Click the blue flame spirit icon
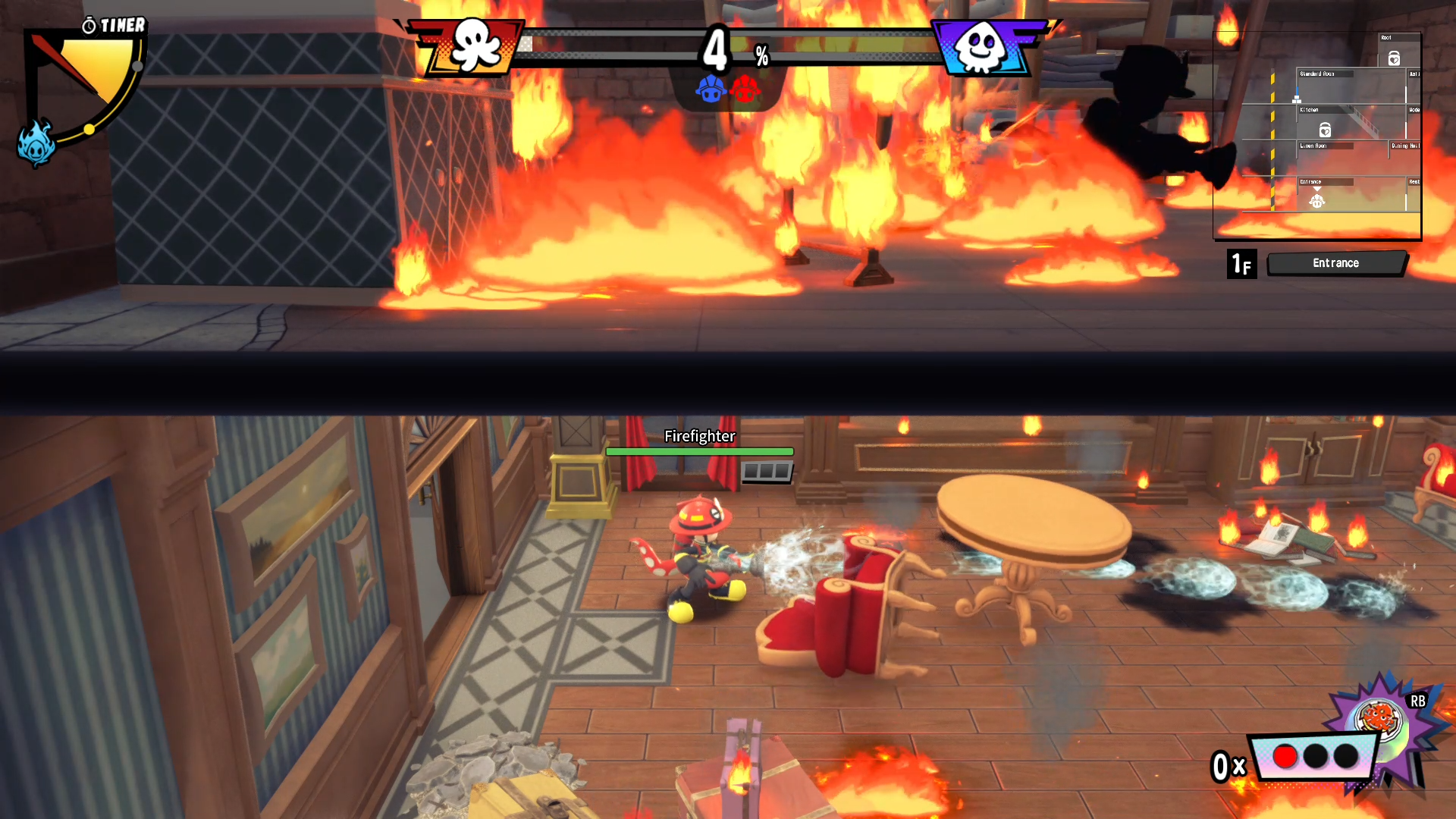 coord(35,146)
